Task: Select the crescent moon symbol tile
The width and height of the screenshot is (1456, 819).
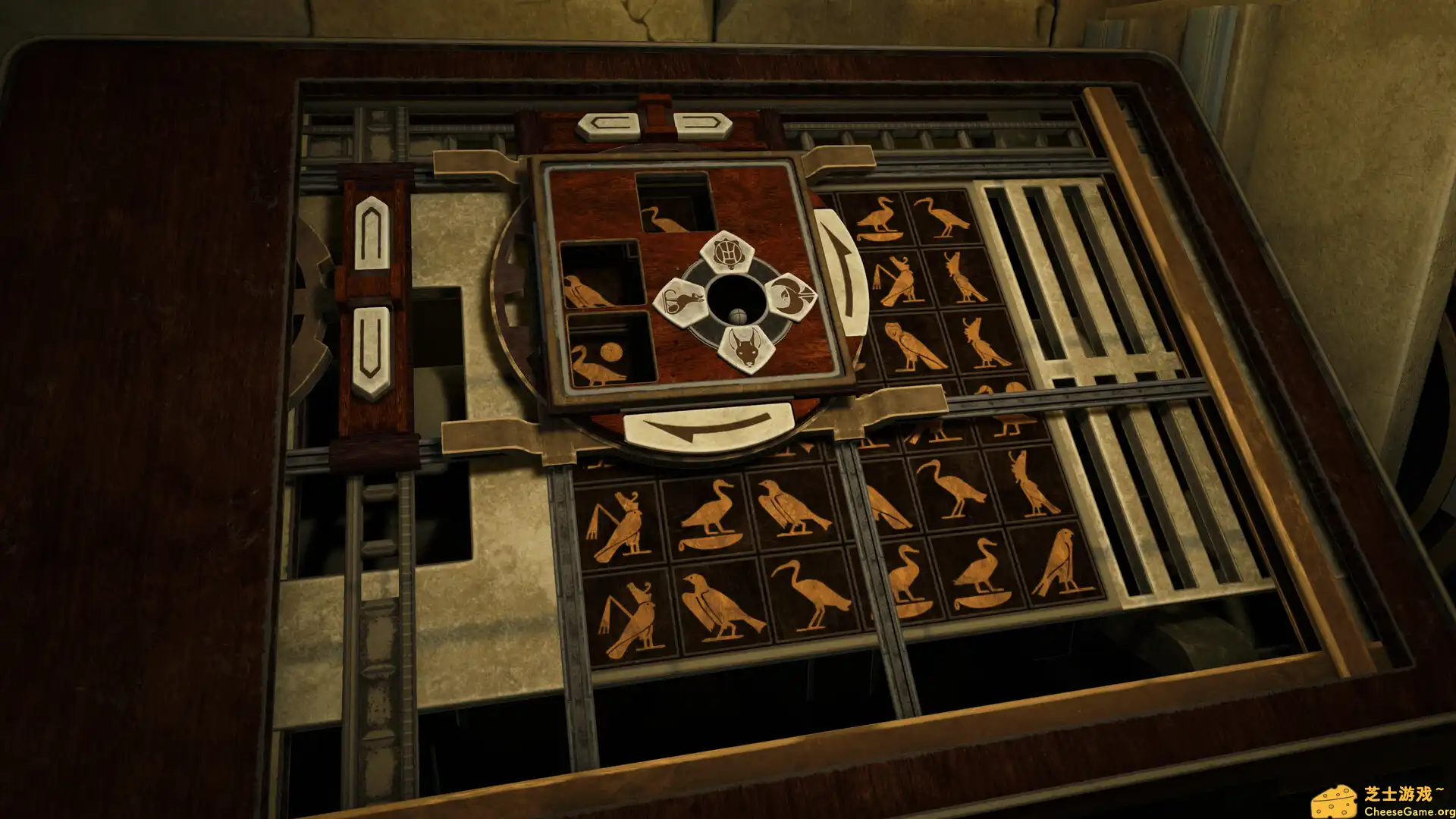Action: pyautogui.click(x=790, y=295)
